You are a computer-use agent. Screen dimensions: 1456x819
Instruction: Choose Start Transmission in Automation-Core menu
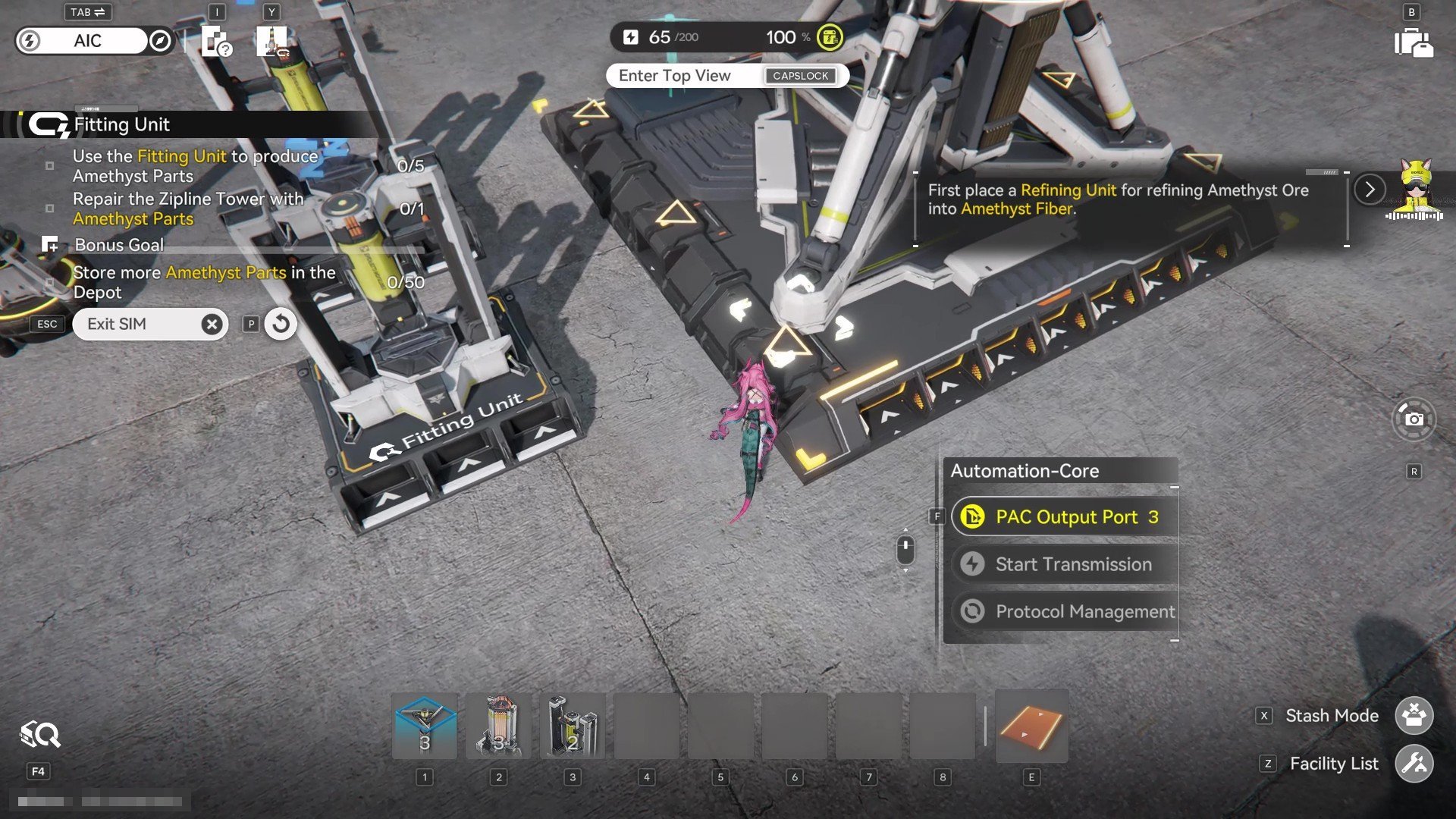click(x=1065, y=564)
